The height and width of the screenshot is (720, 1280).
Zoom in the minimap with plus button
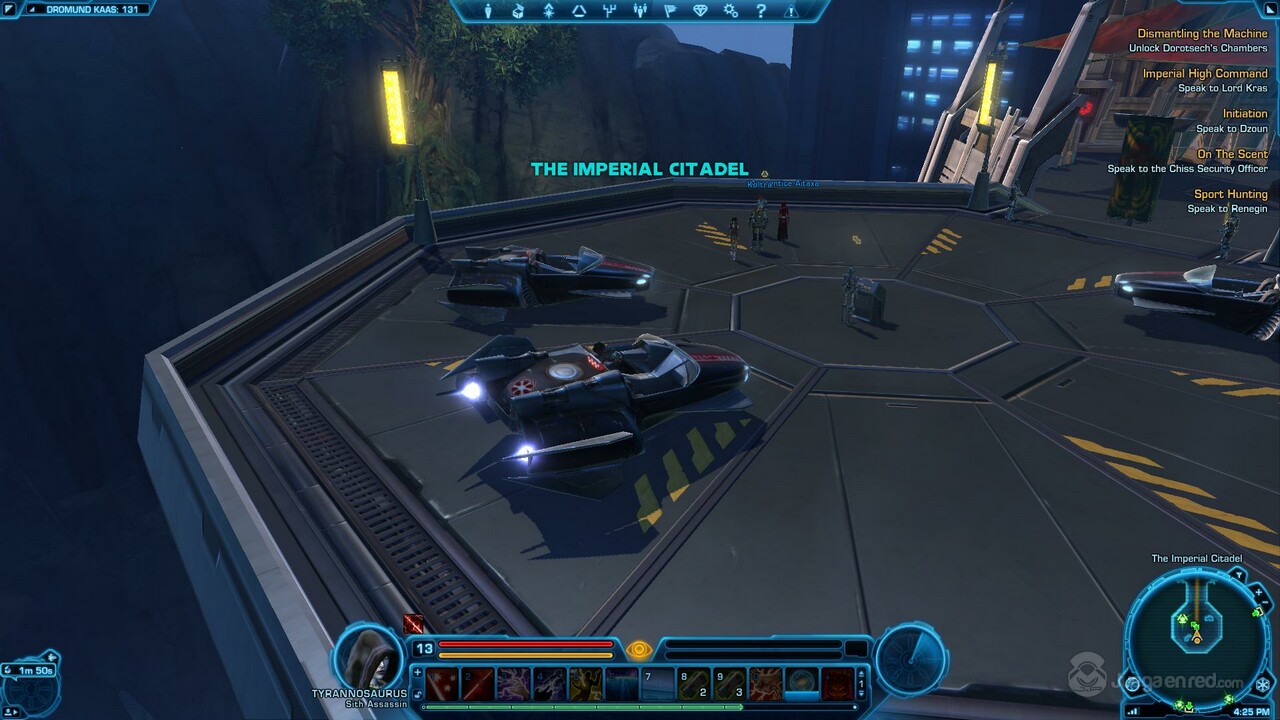(x=1259, y=594)
